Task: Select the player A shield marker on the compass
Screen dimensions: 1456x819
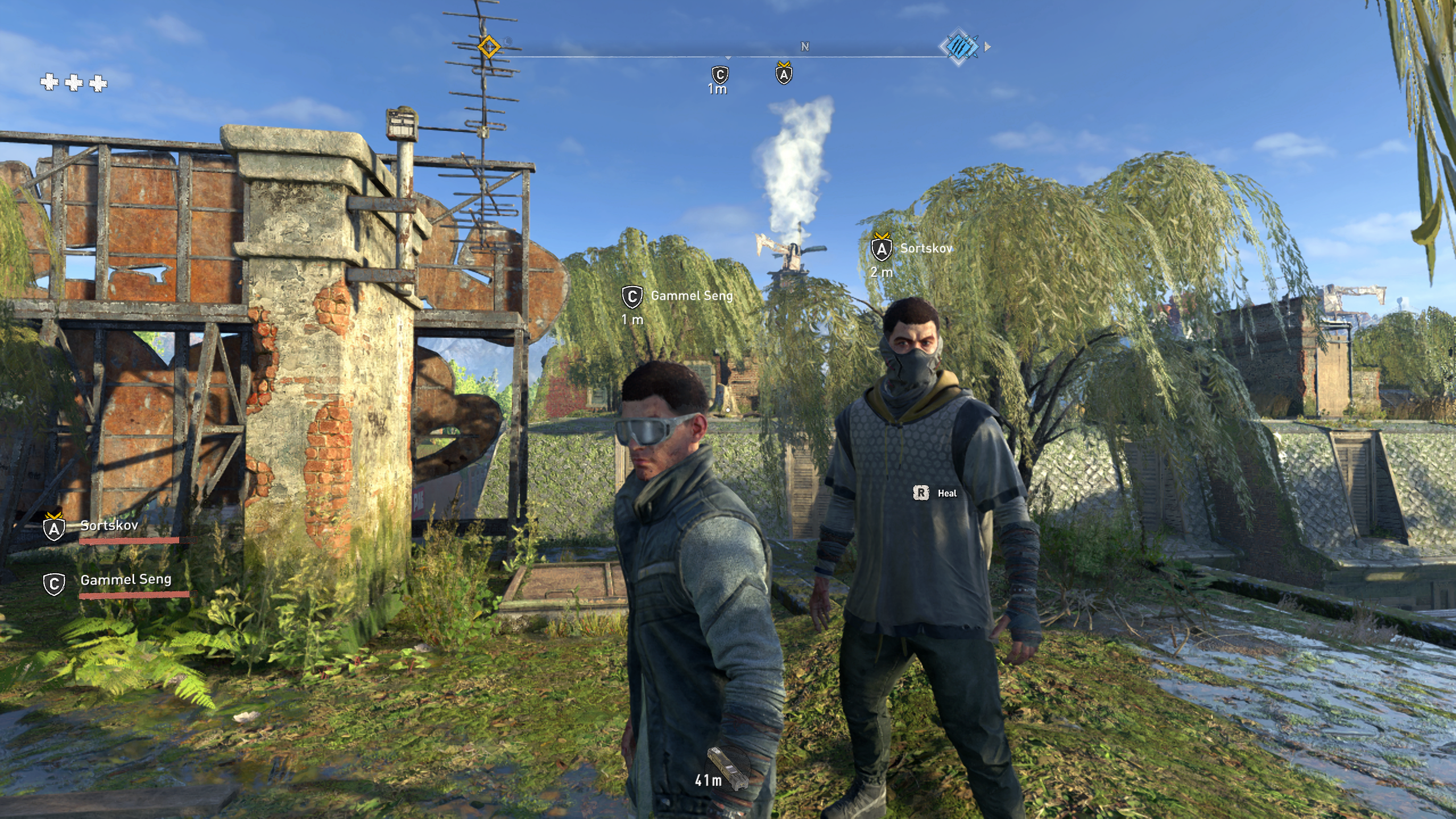Action: pos(784,74)
